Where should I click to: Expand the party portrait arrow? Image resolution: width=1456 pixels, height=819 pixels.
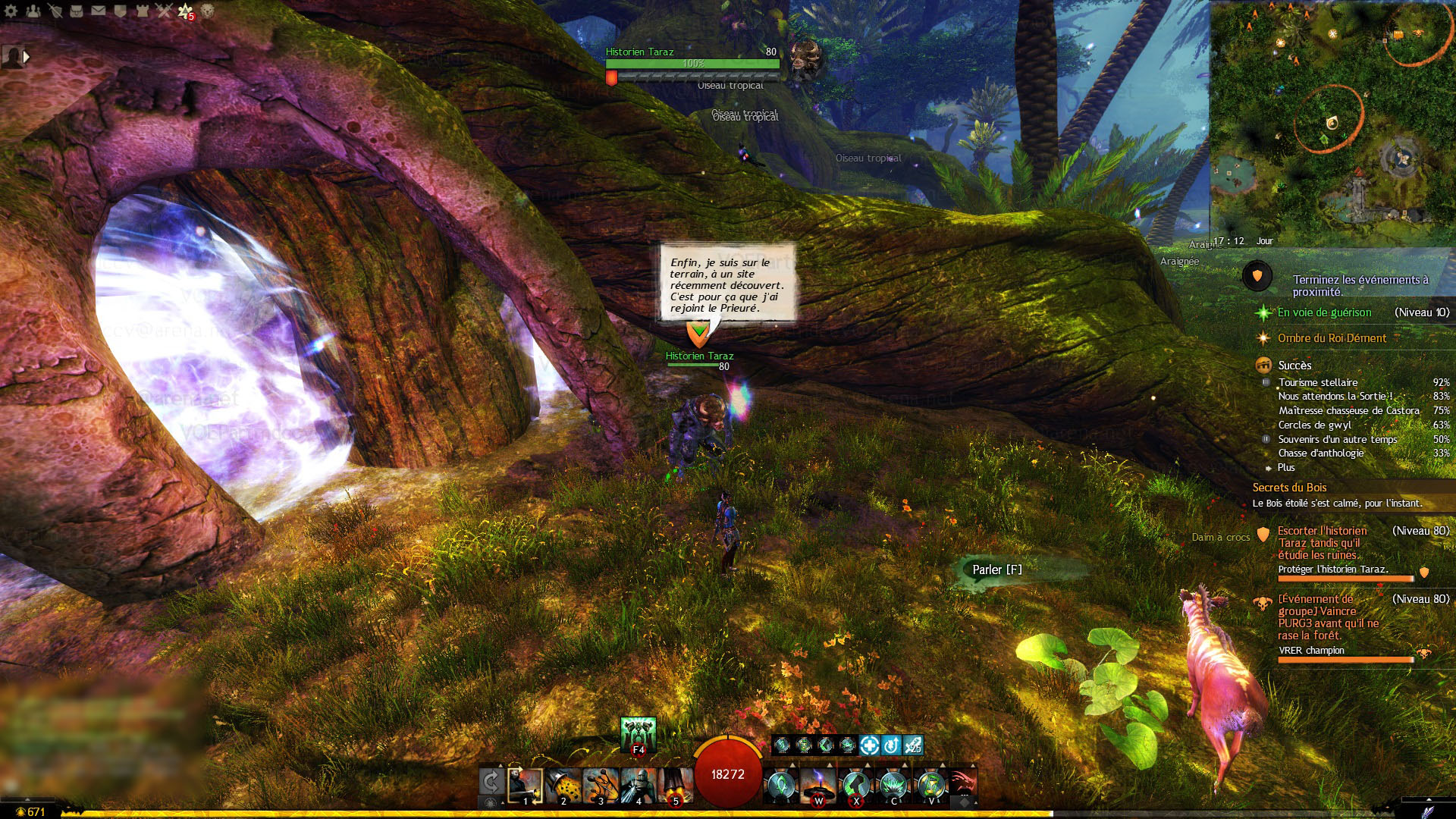[x=27, y=56]
